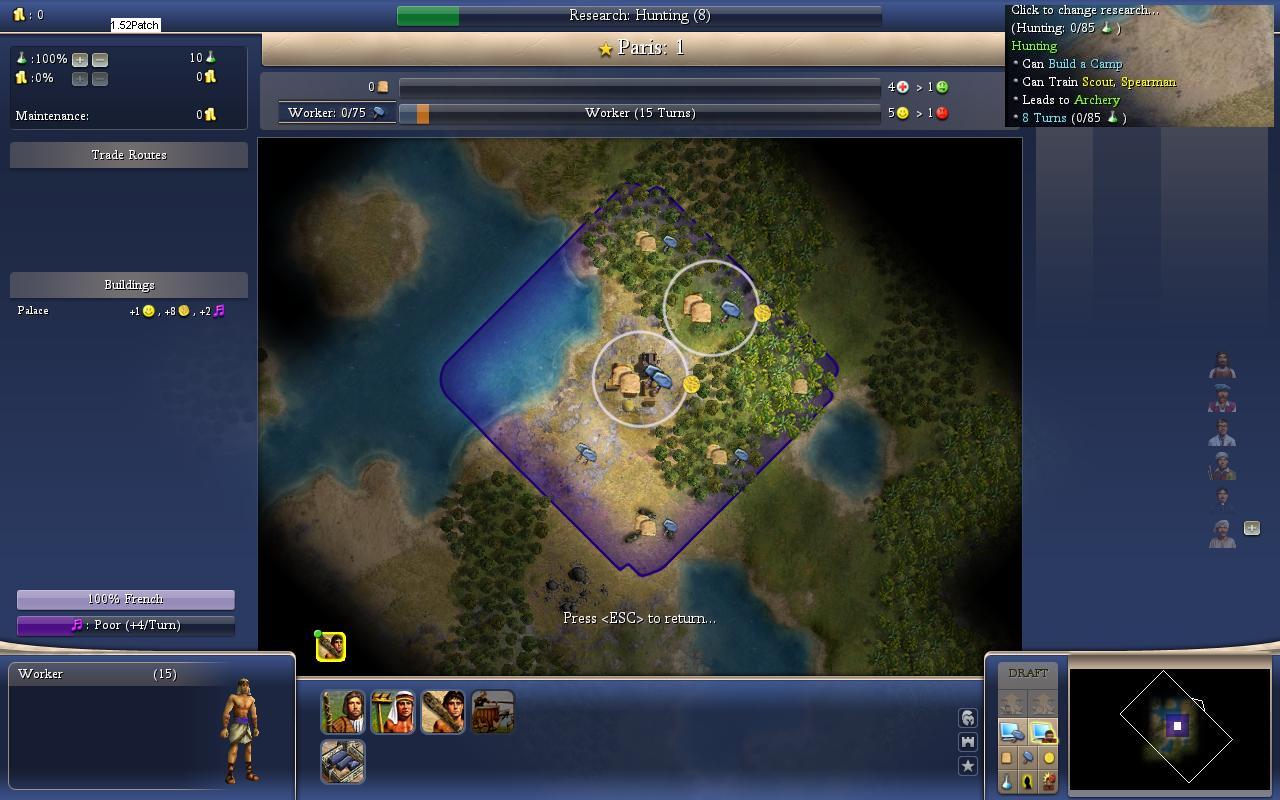Select the worker unit icon on the map
Viewport: 1280px width, 800px height.
331,647
